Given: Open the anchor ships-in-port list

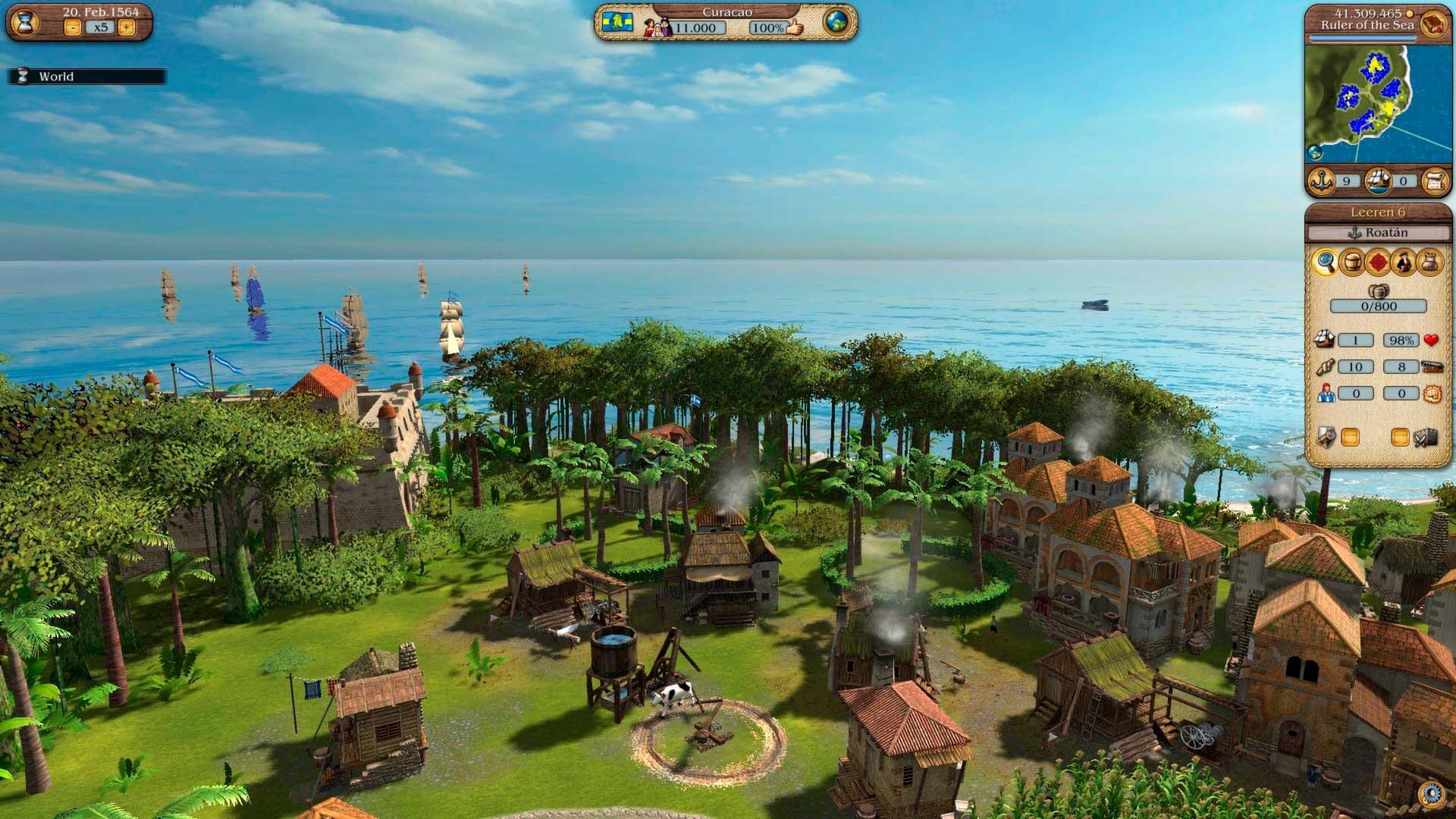Looking at the screenshot, I should tap(1323, 181).
